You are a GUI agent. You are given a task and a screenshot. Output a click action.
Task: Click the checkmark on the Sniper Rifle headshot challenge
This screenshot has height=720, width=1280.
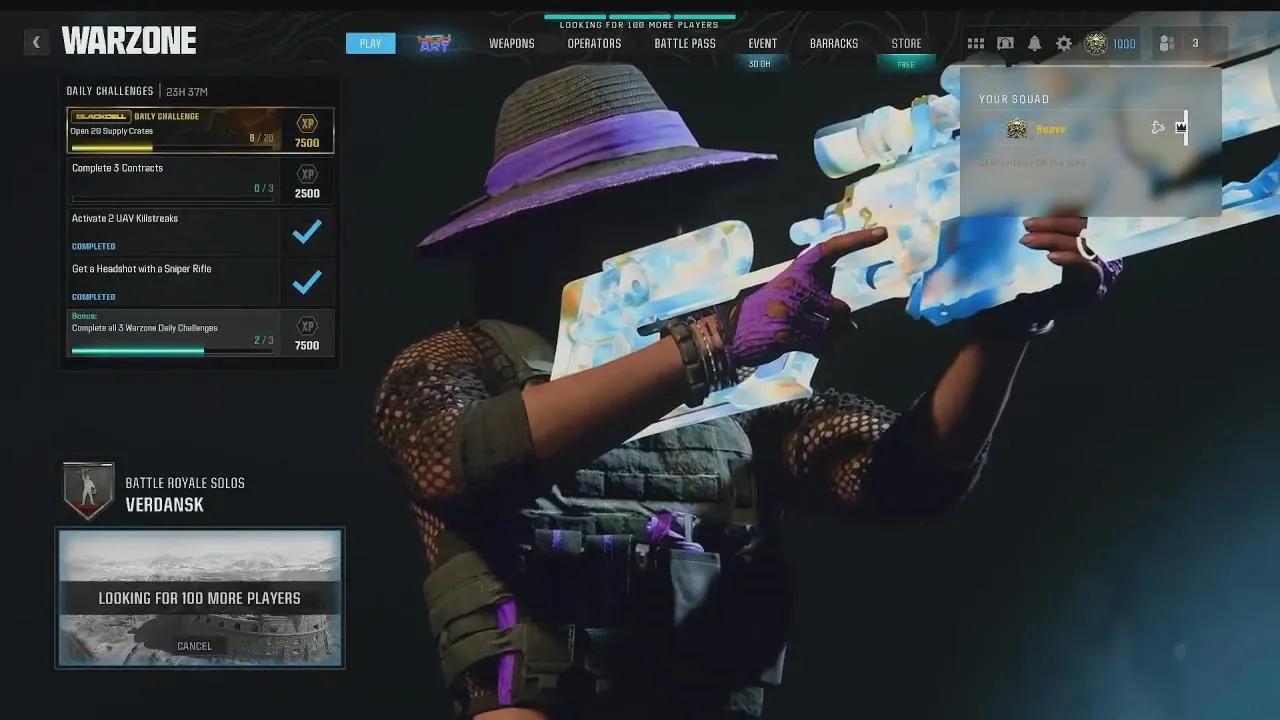point(308,281)
